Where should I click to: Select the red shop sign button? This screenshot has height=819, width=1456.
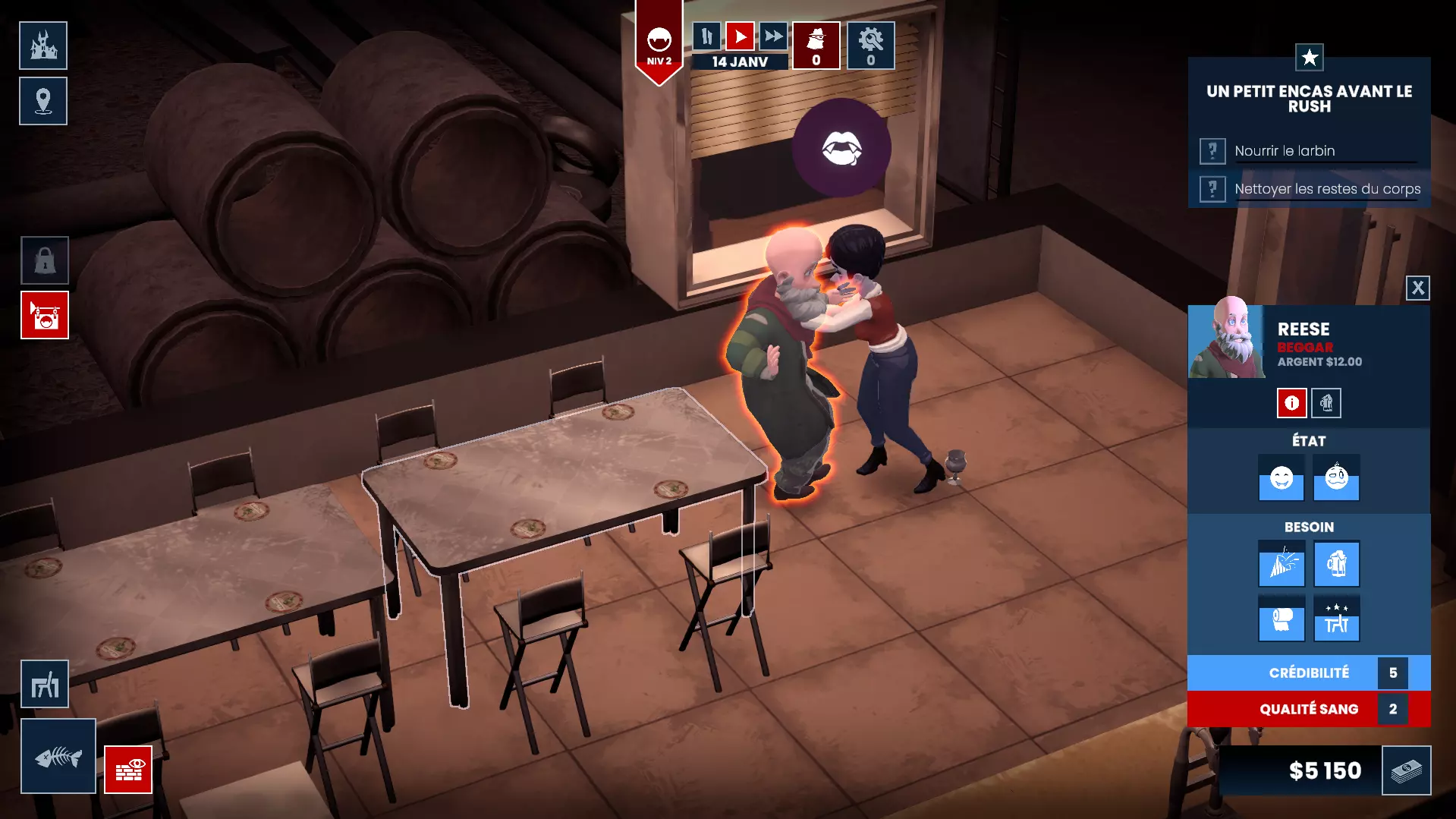point(45,315)
